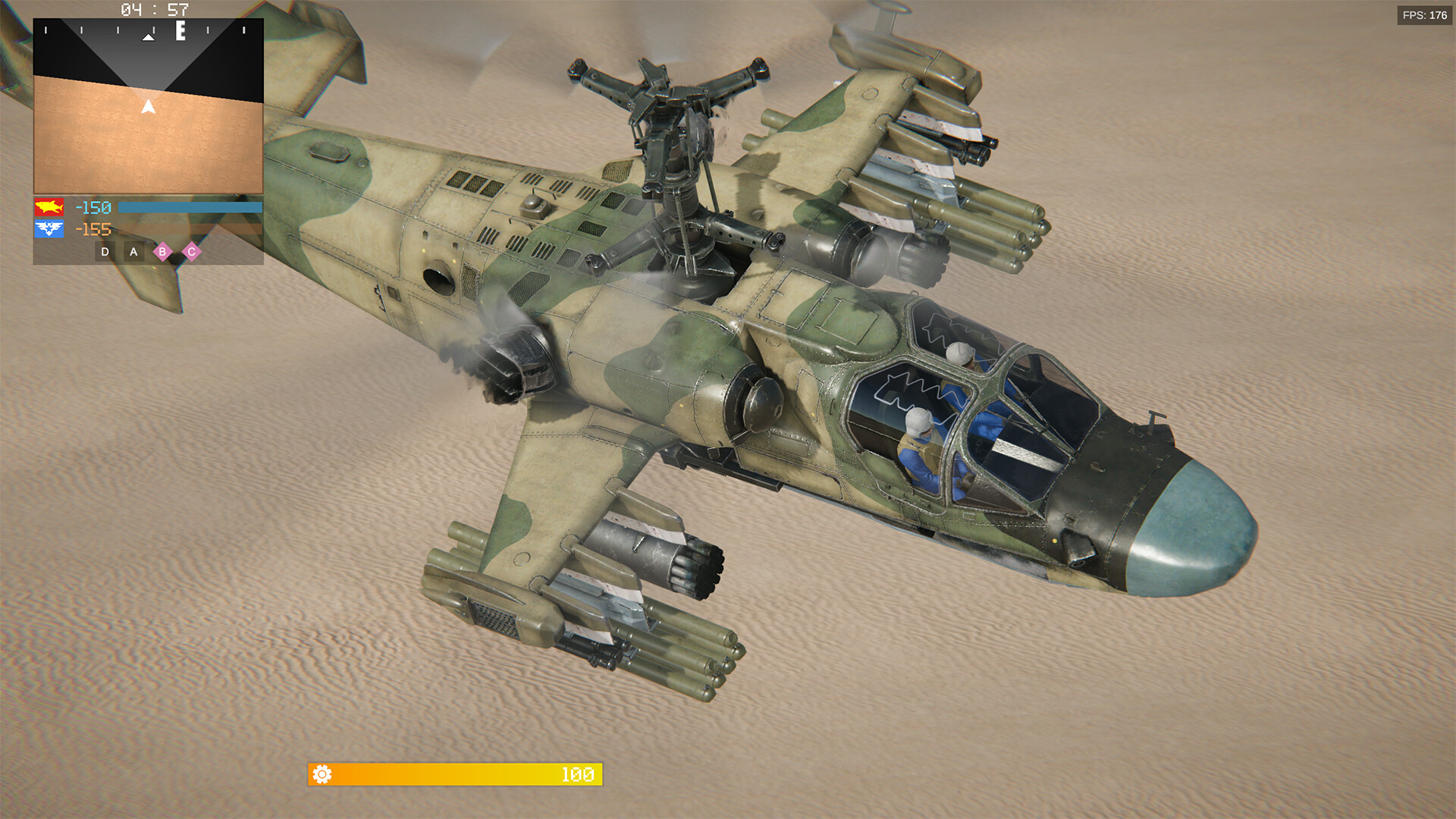Select capture point A on the scoreboard
This screenshot has height=819, width=1456.
[x=133, y=250]
